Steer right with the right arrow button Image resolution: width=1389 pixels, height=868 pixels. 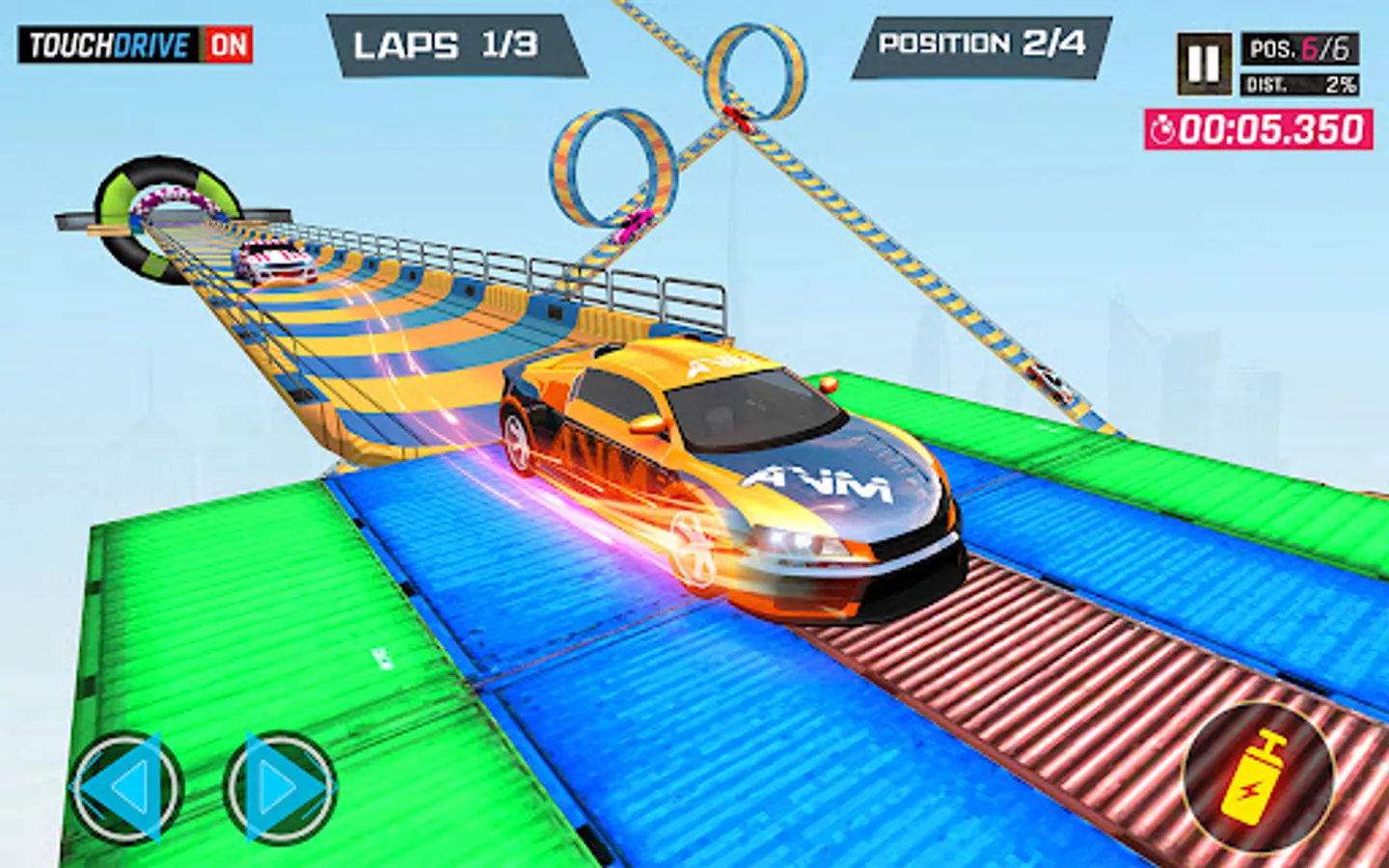[280, 788]
